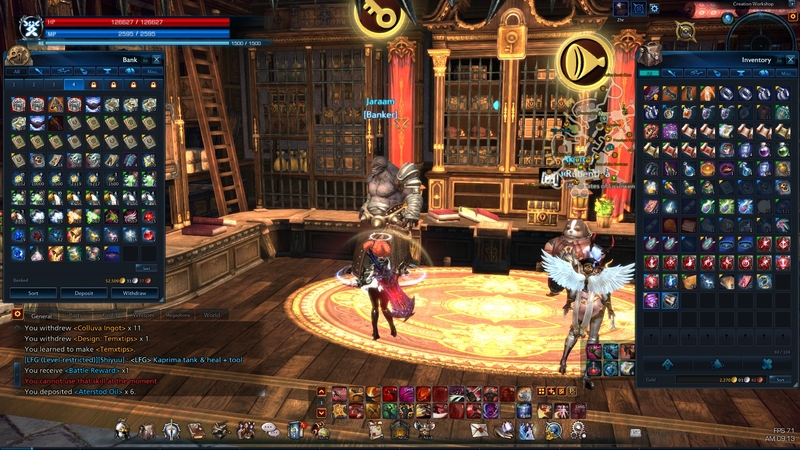Open the chat bubble icon in bottom menu

pos(270,429)
